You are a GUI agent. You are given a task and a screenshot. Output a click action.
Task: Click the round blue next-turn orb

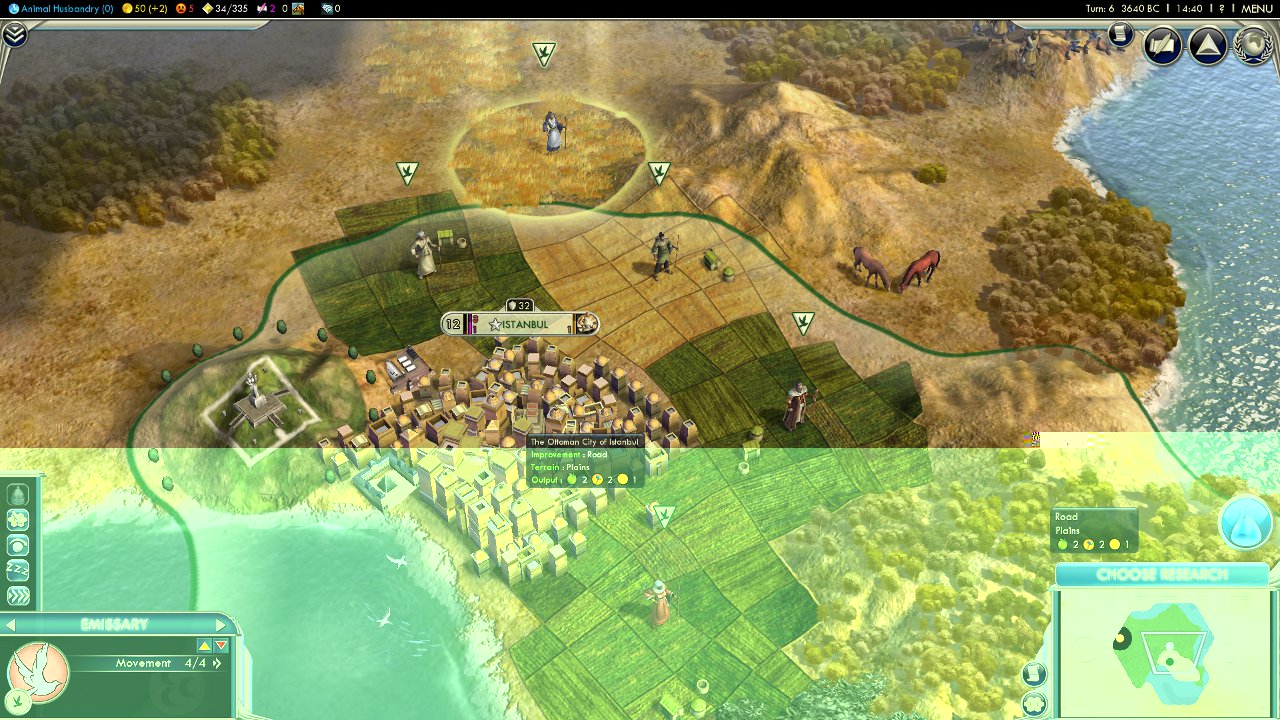[x=1245, y=522]
